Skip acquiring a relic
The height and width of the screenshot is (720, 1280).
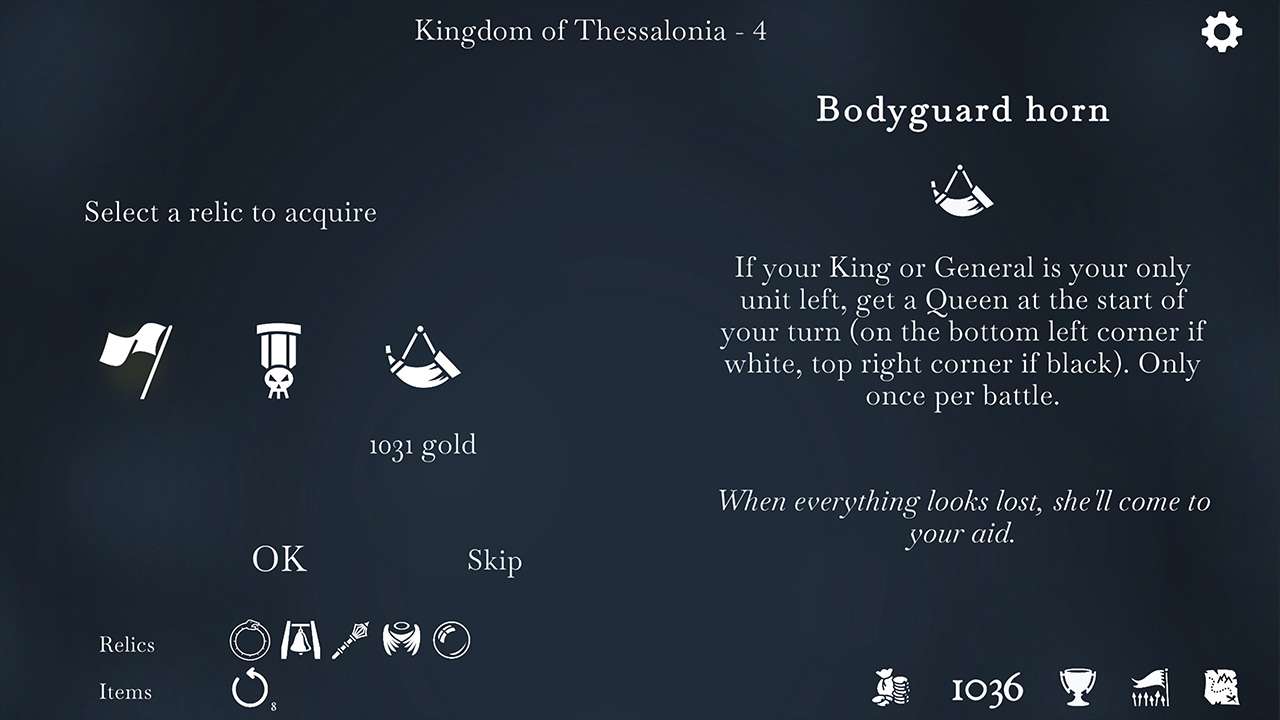[495, 561]
